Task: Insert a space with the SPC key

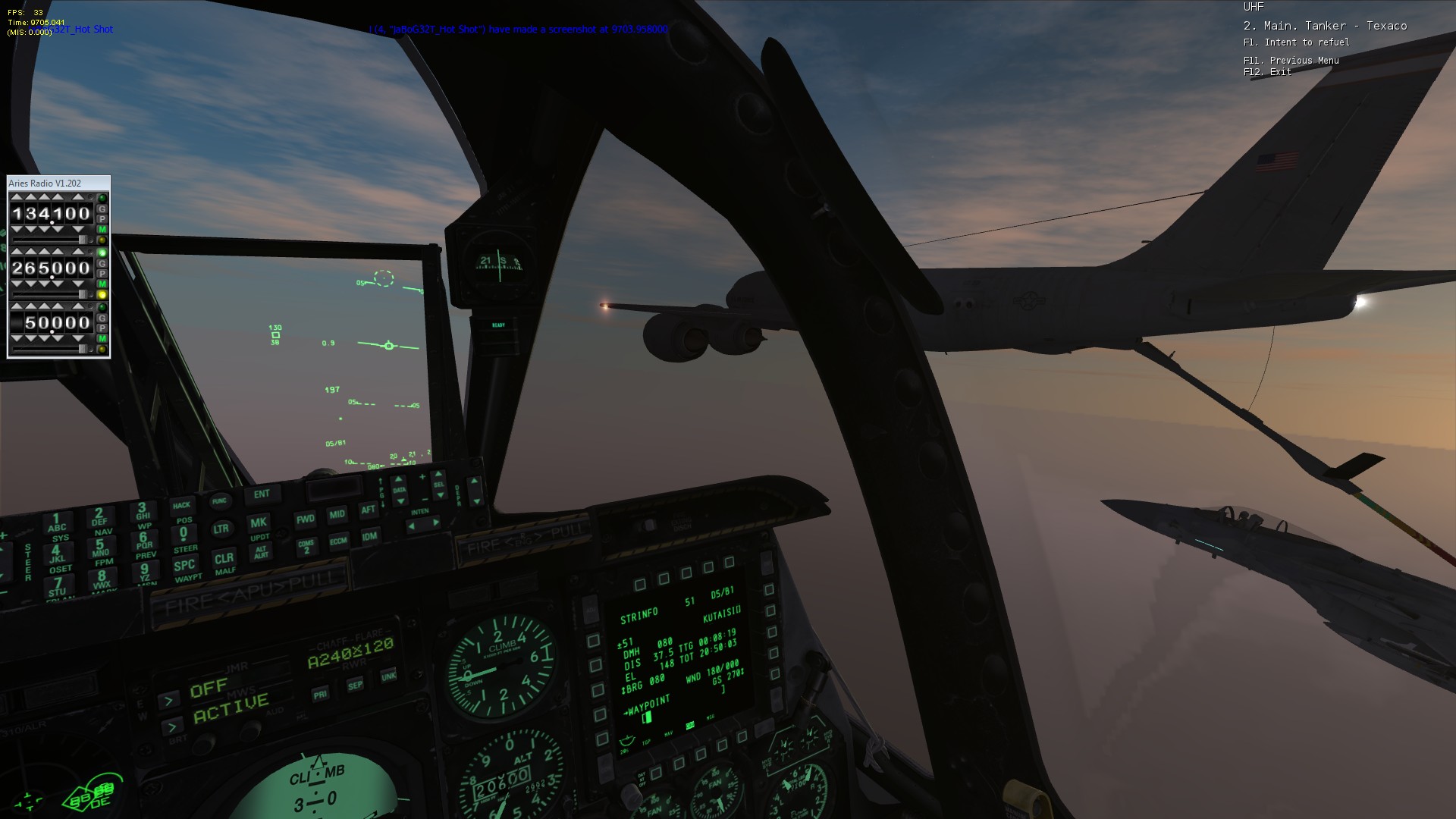Action: [184, 566]
